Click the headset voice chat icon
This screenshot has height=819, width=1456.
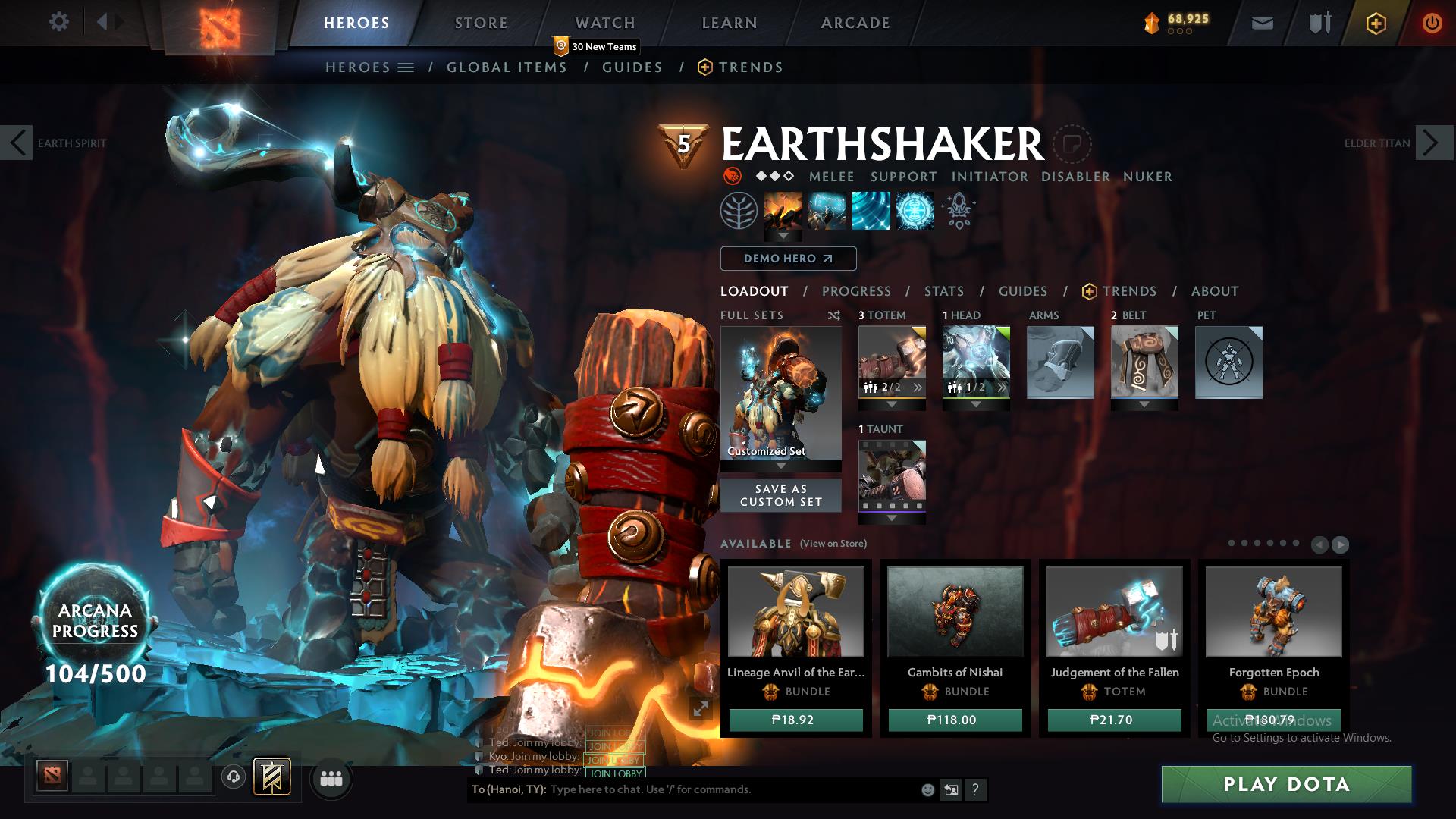(232, 778)
